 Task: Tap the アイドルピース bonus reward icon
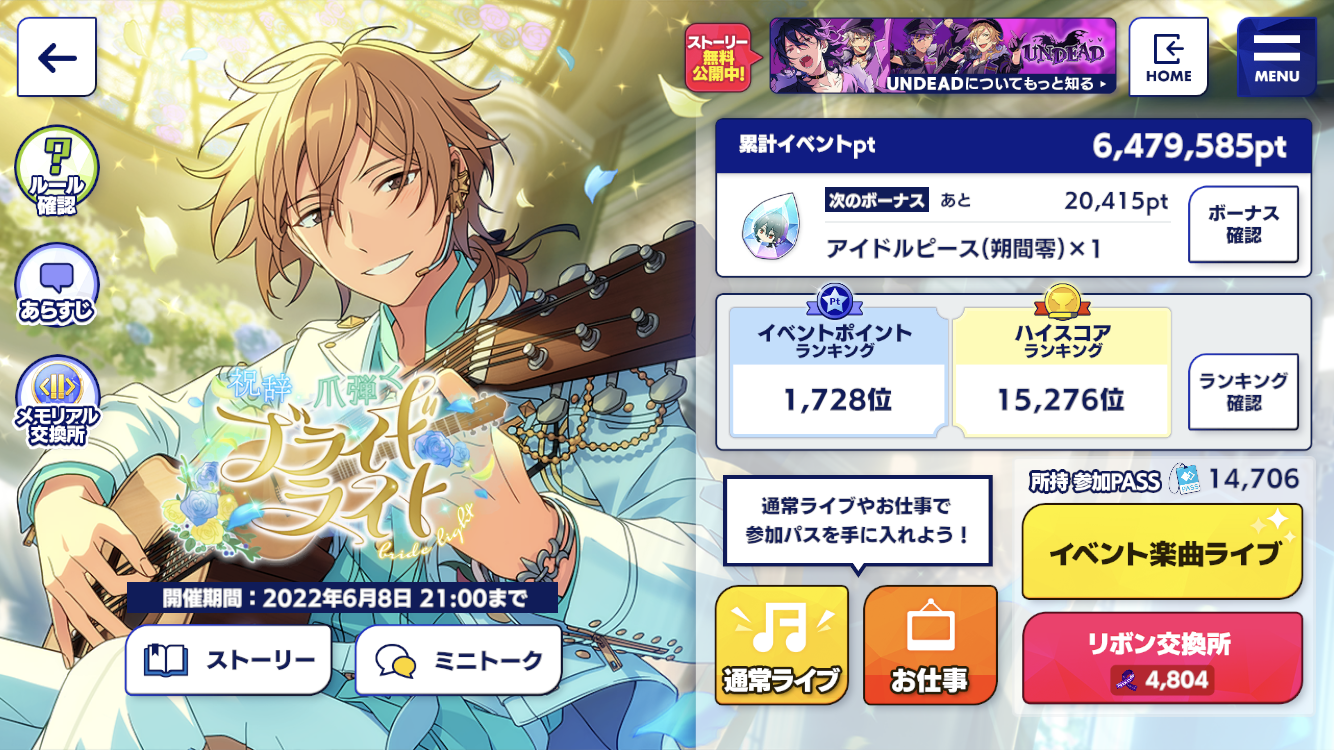tap(769, 225)
